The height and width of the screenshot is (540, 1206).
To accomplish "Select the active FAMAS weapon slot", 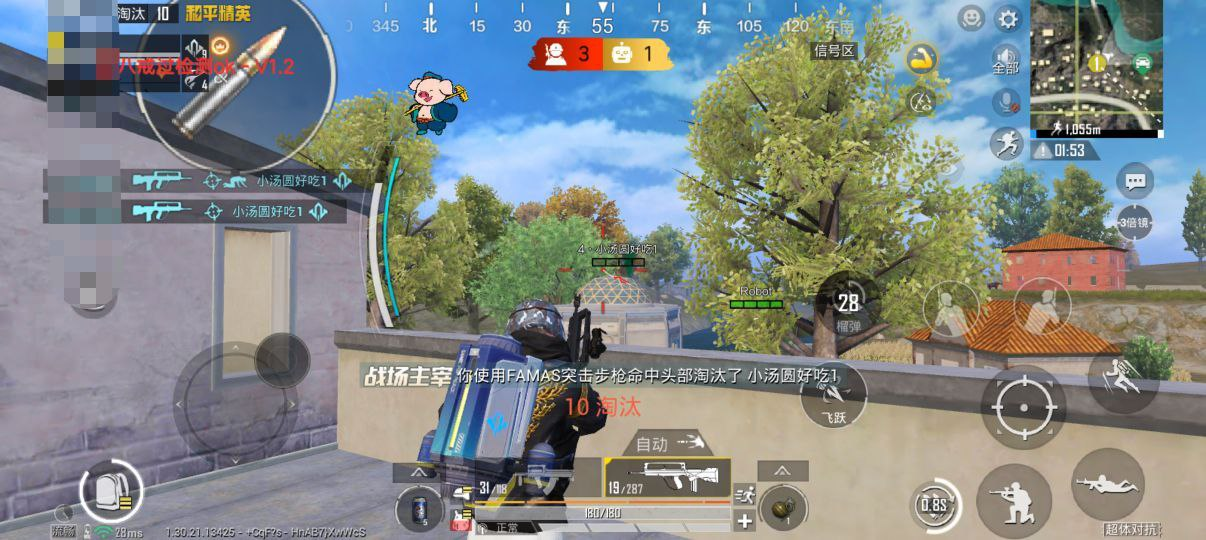I will 667,478.
